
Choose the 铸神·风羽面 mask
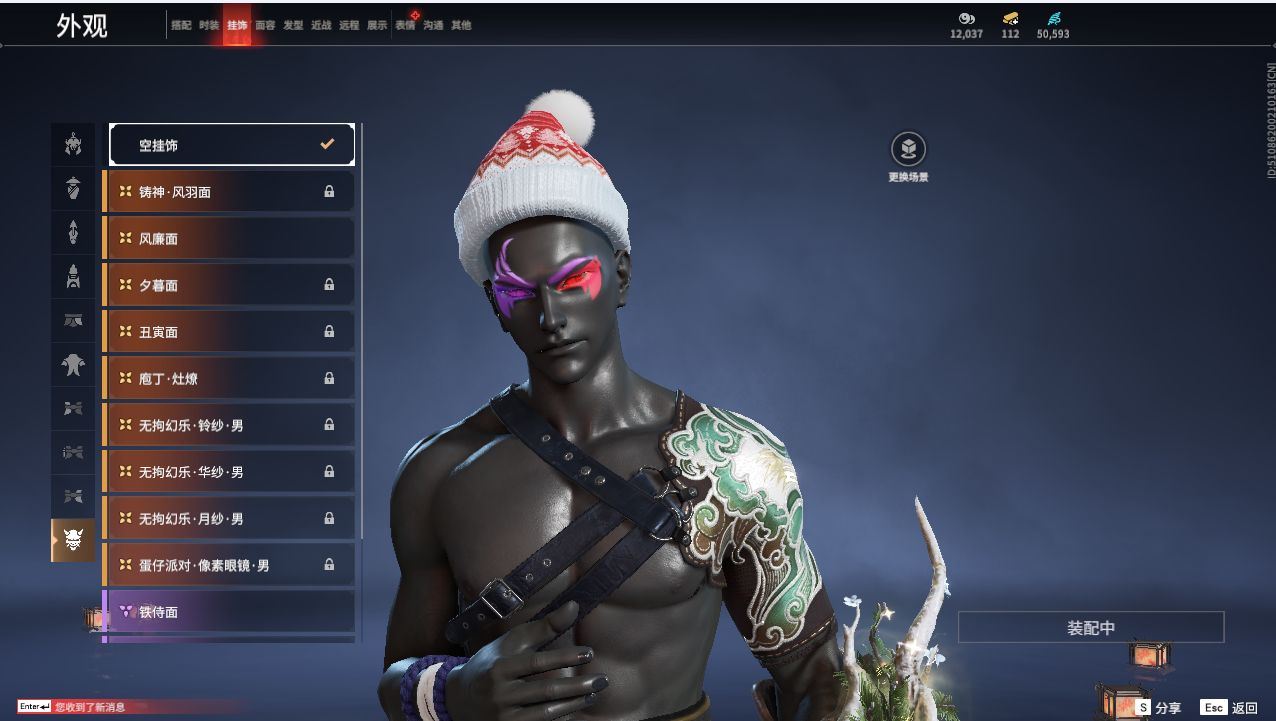click(229, 192)
